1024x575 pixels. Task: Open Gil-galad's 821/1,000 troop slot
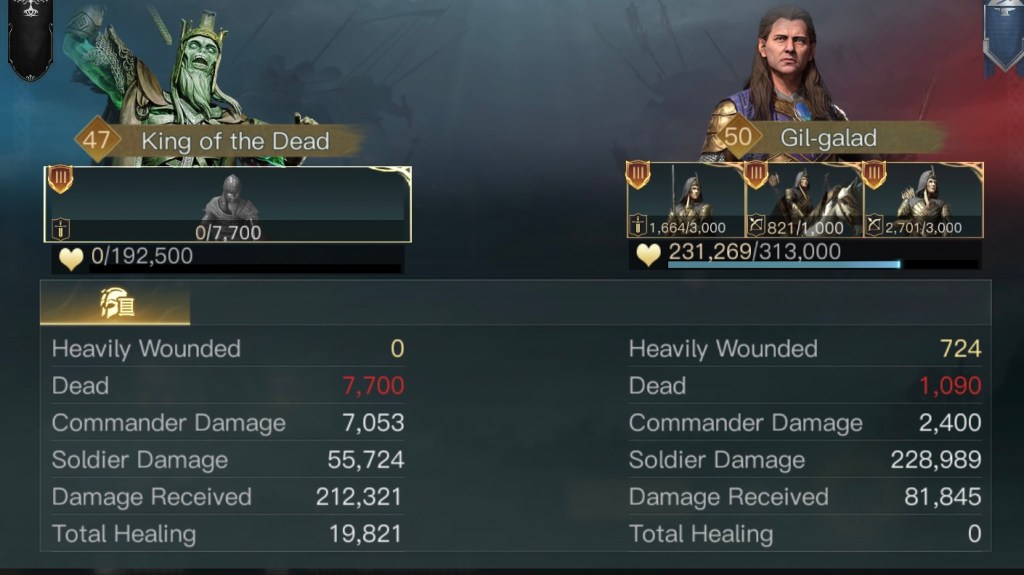tap(804, 200)
